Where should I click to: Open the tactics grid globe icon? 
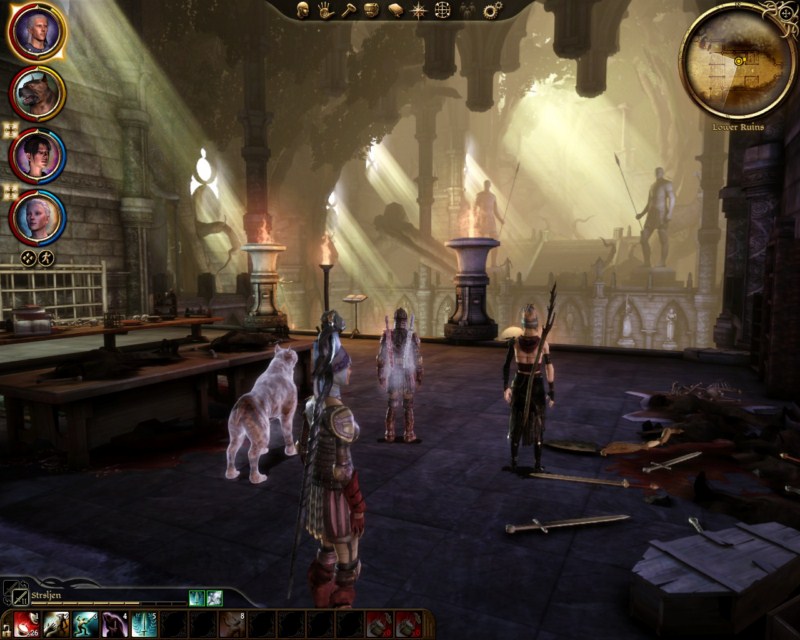(x=442, y=10)
